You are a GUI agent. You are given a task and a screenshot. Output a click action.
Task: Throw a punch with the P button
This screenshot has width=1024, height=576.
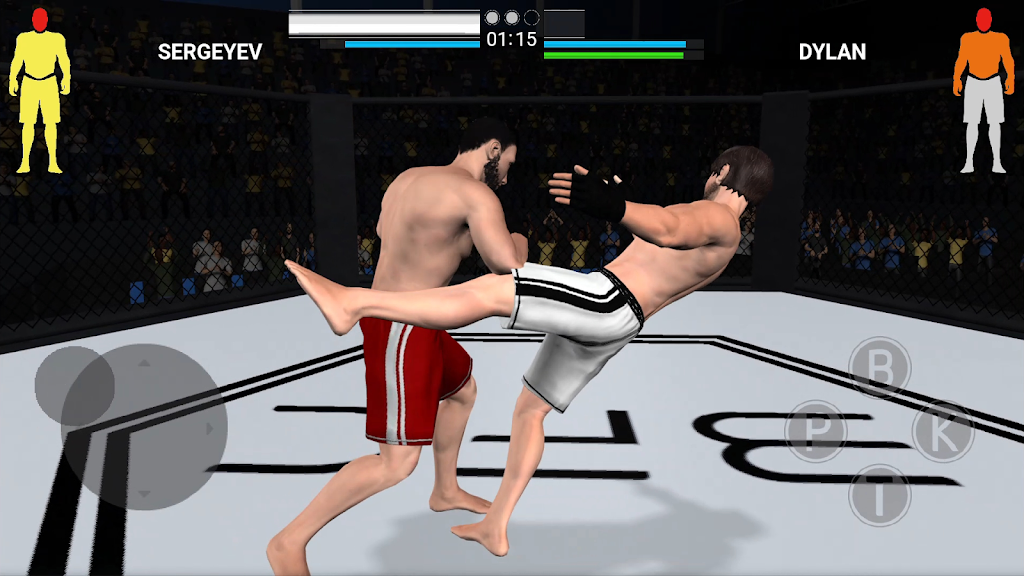coord(816,432)
